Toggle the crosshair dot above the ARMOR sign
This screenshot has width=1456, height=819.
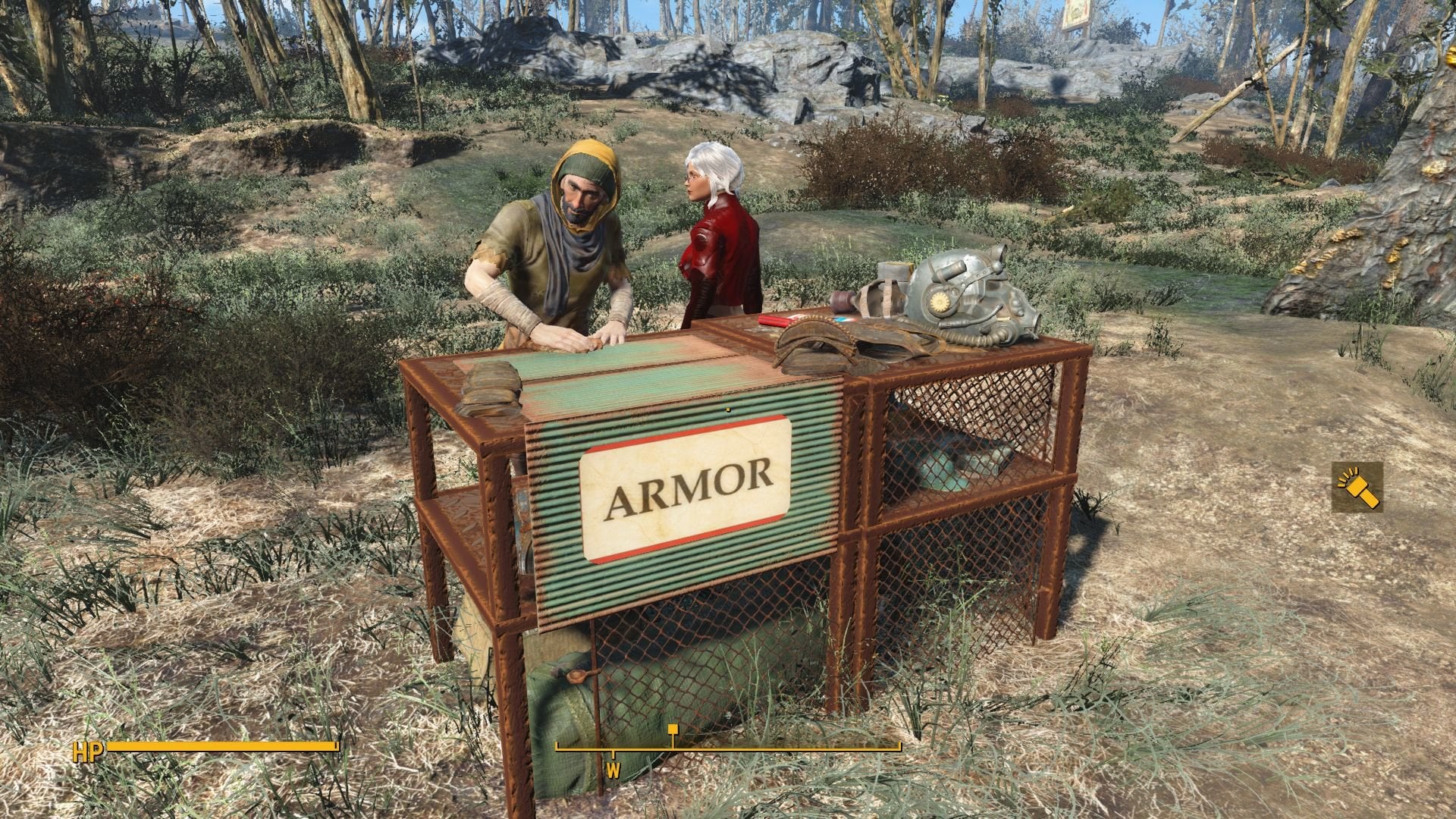pos(728,408)
